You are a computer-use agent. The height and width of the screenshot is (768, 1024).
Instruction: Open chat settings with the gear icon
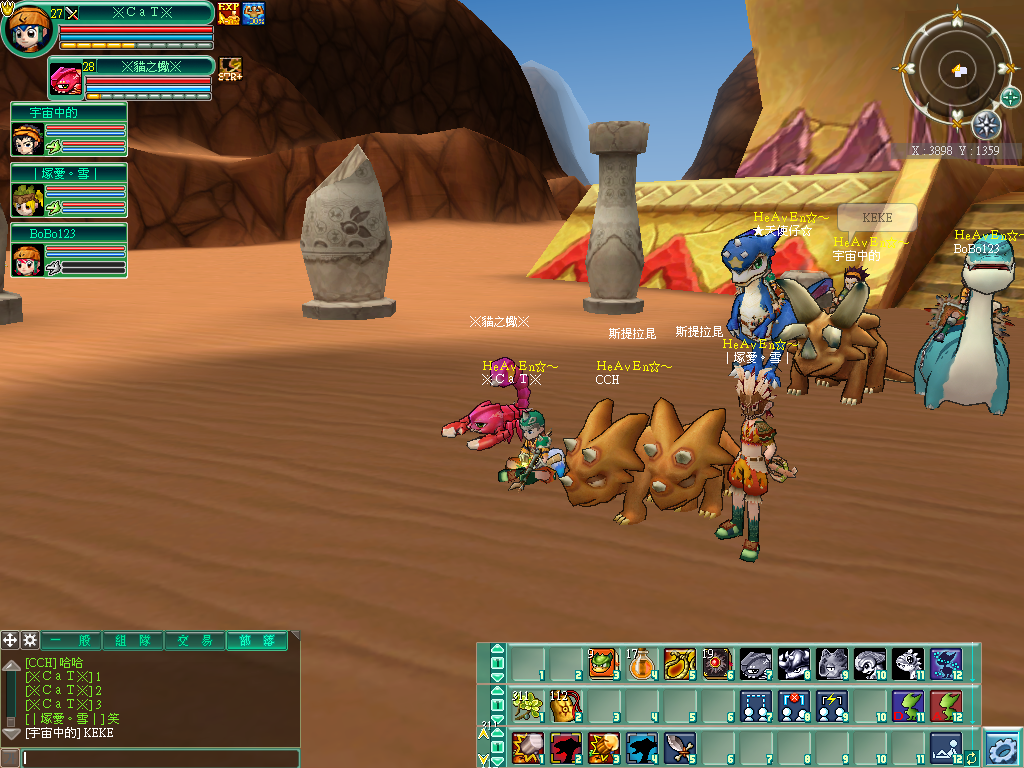pos(30,640)
